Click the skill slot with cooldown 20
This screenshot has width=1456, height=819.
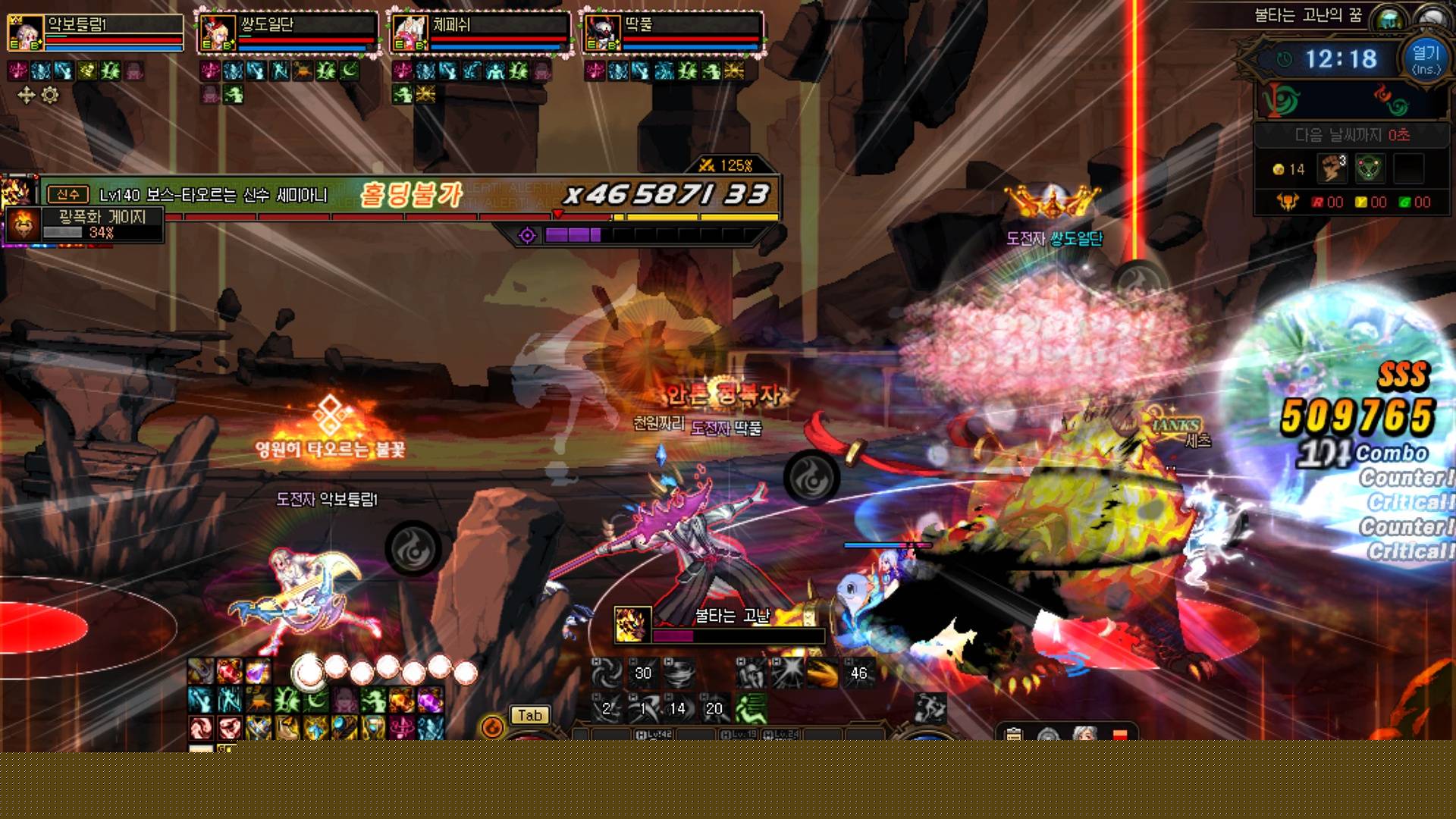coord(714,708)
